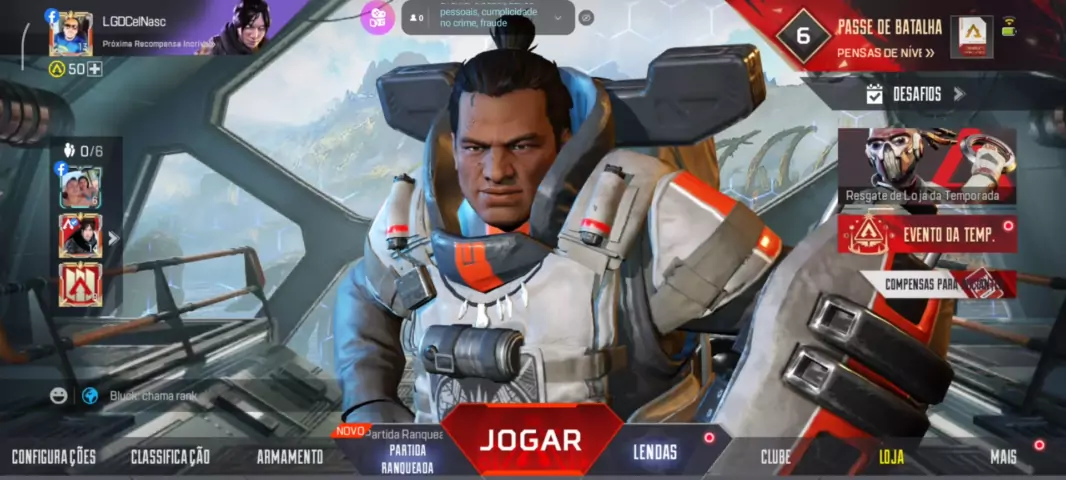Tap the pink game controller overlay icon
Screen dimensions: 1066x480
pyautogui.click(x=377, y=18)
